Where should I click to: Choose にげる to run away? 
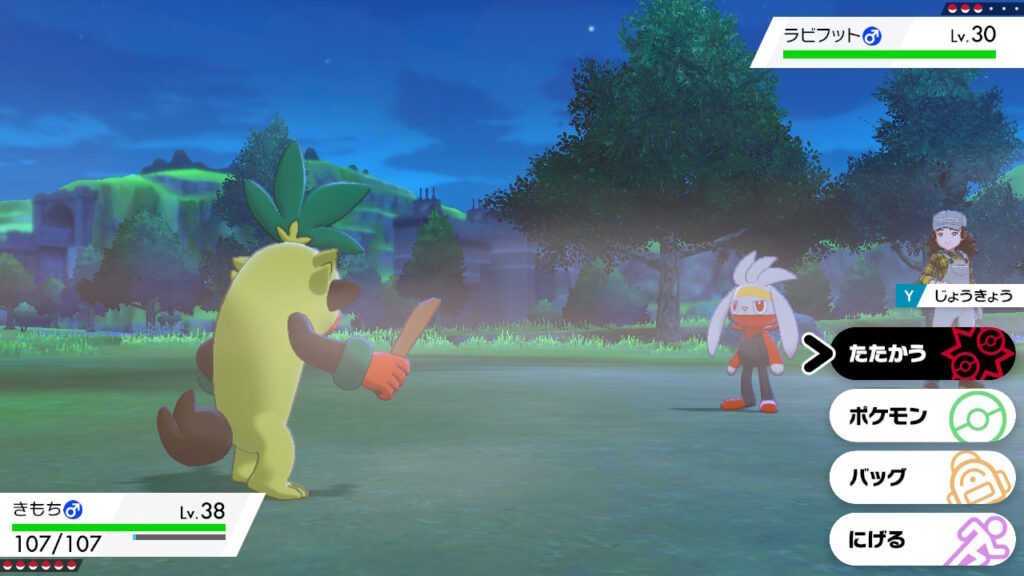point(920,540)
